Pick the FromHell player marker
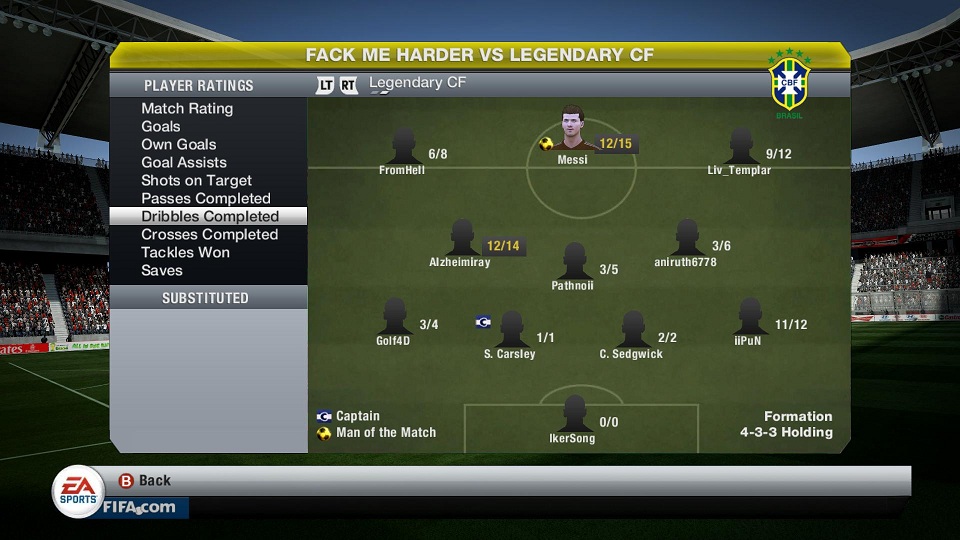The width and height of the screenshot is (960, 540). click(x=403, y=148)
